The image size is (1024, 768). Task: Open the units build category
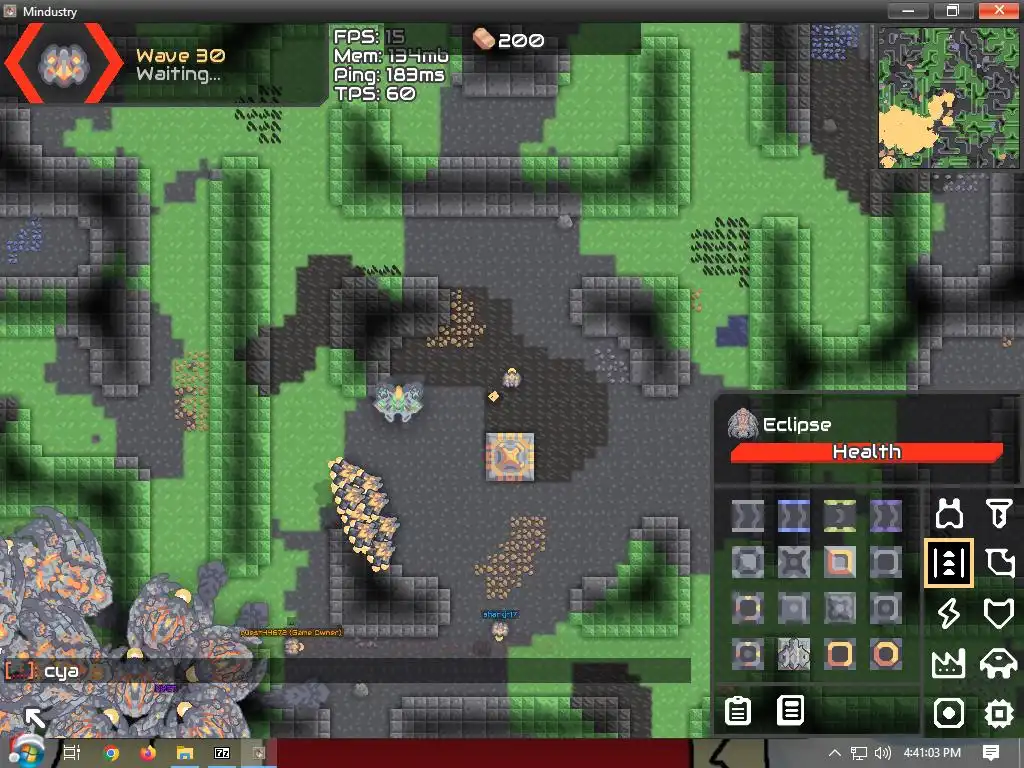point(999,663)
